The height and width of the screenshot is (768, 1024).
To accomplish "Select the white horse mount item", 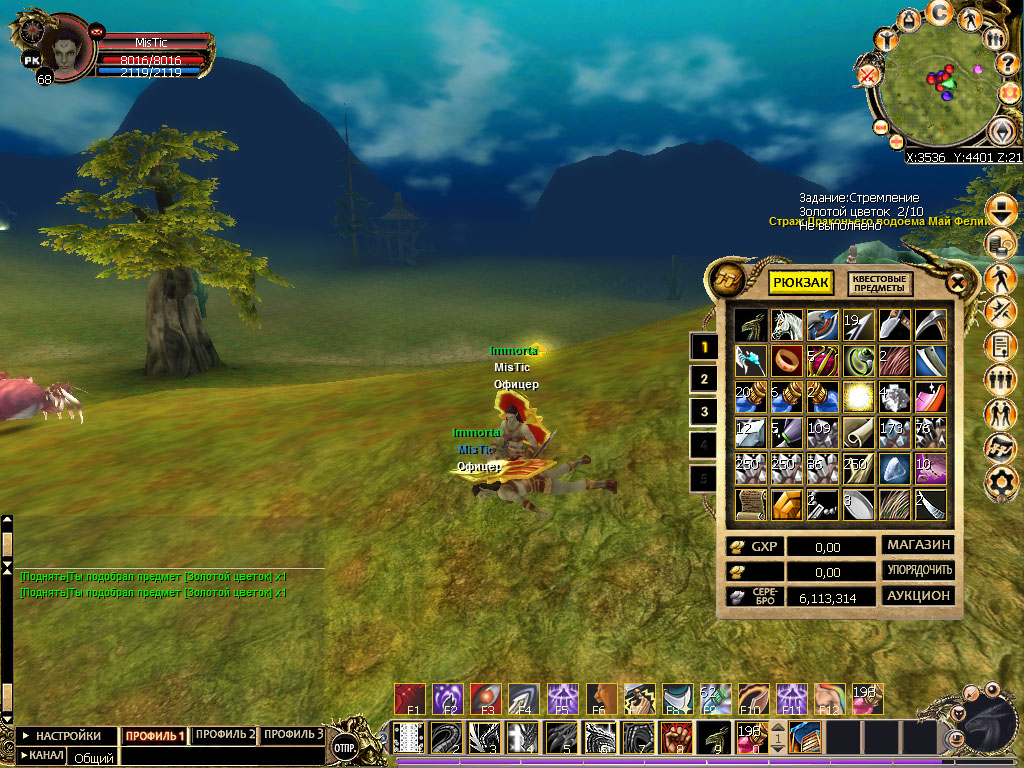I will [x=786, y=324].
